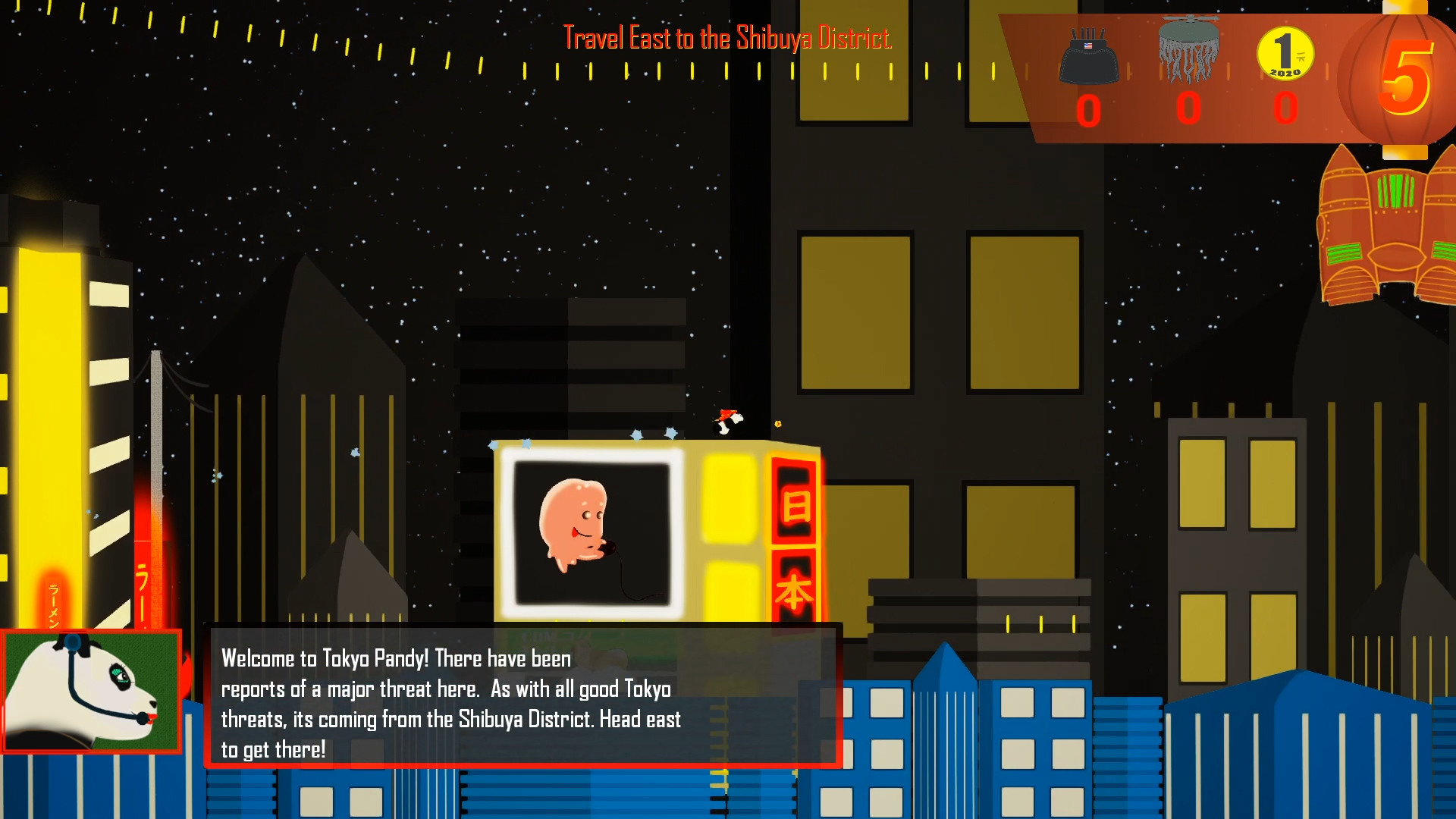Toggle the helmet kill counter showing 0
The width and height of the screenshot is (1456, 819).
click(x=1089, y=111)
